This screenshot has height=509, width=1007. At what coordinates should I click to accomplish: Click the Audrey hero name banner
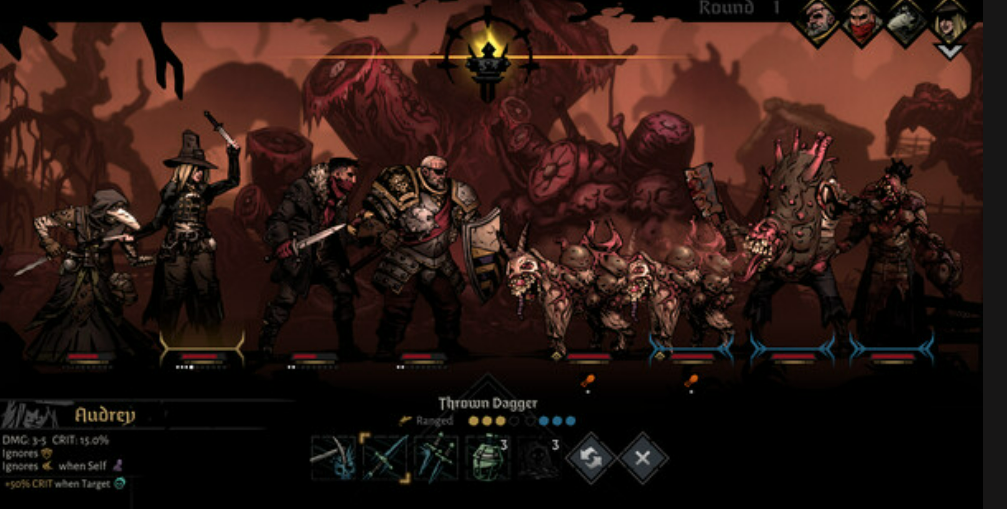pos(105,415)
